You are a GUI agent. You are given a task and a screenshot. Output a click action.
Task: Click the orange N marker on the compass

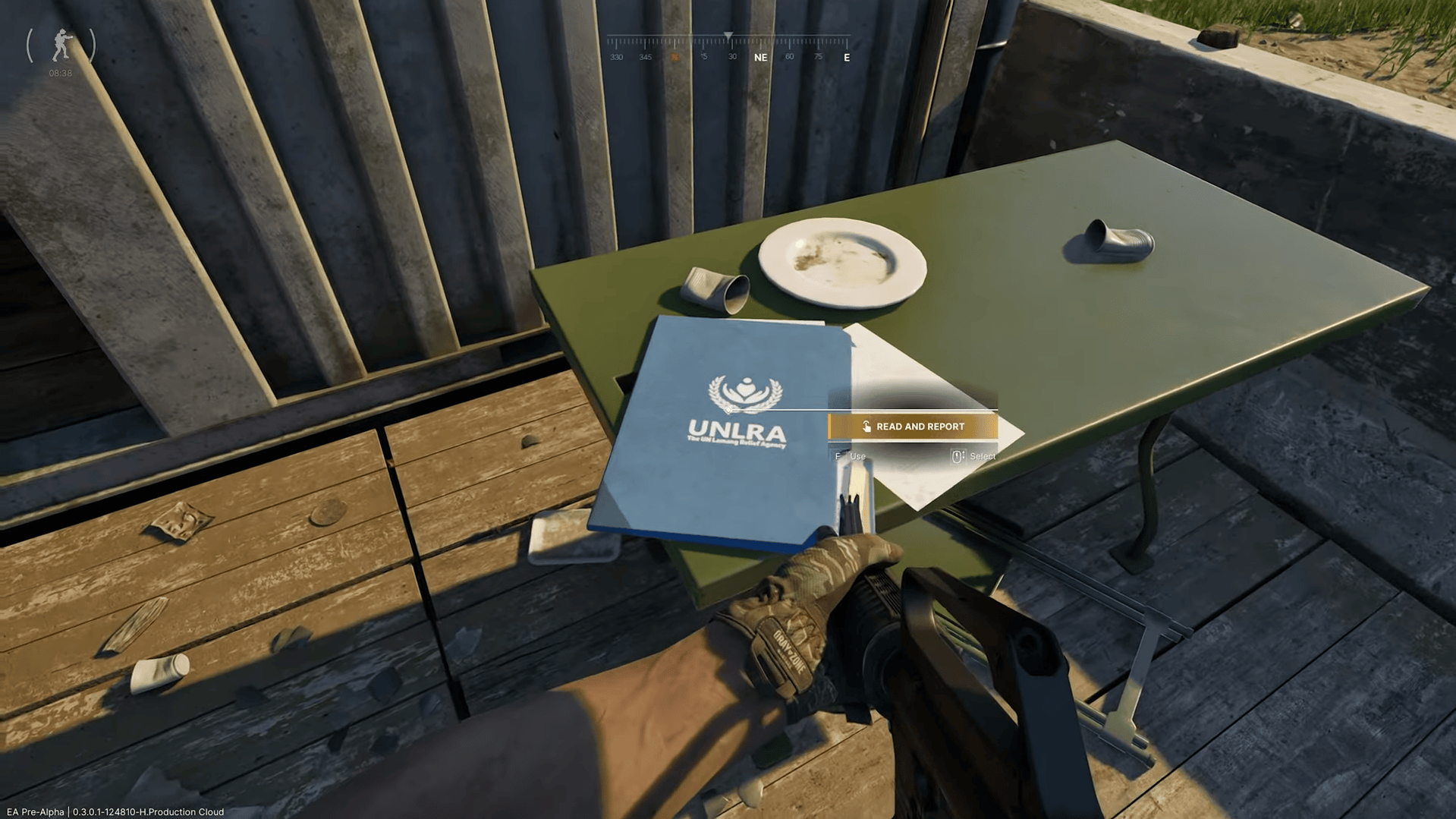click(x=674, y=56)
